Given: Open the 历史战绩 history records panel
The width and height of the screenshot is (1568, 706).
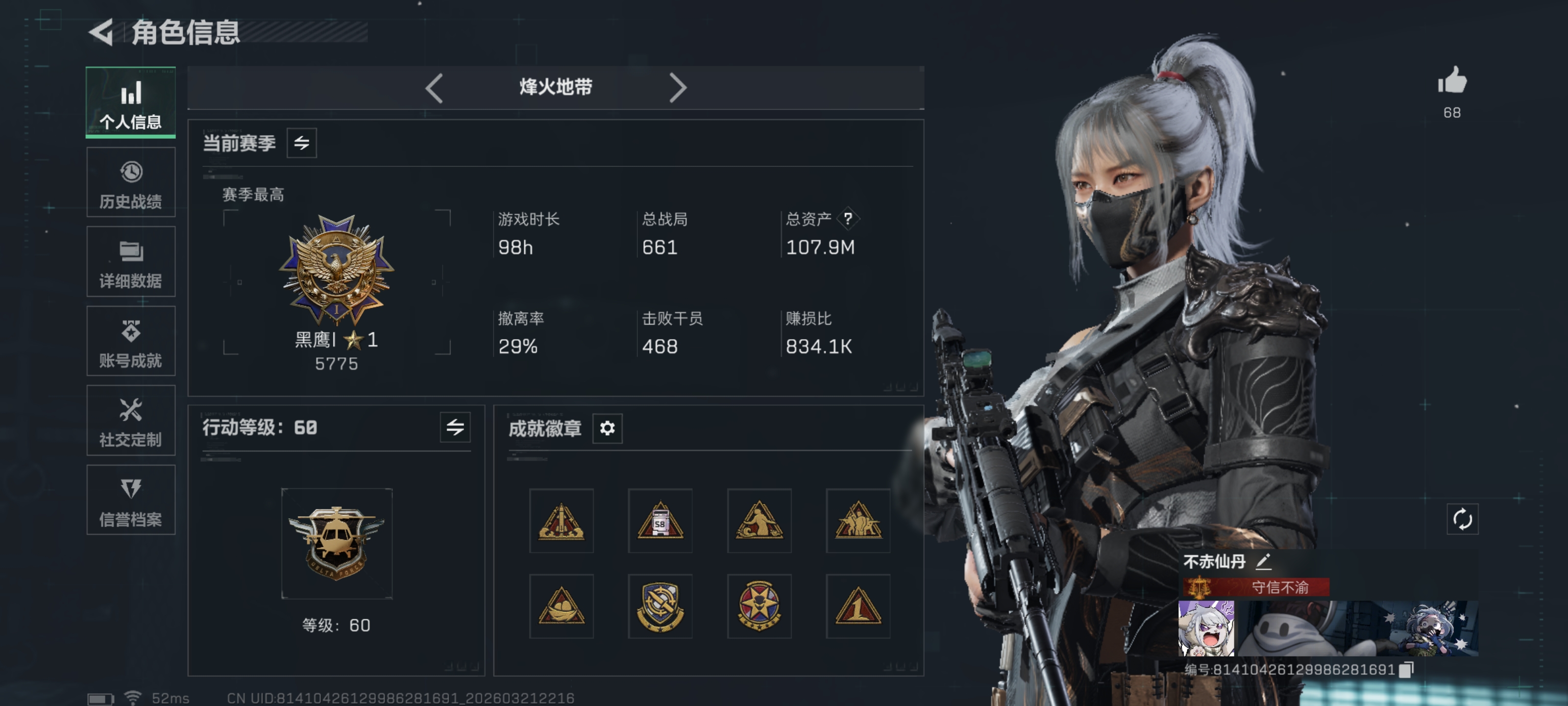Looking at the screenshot, I should point(130,182).
